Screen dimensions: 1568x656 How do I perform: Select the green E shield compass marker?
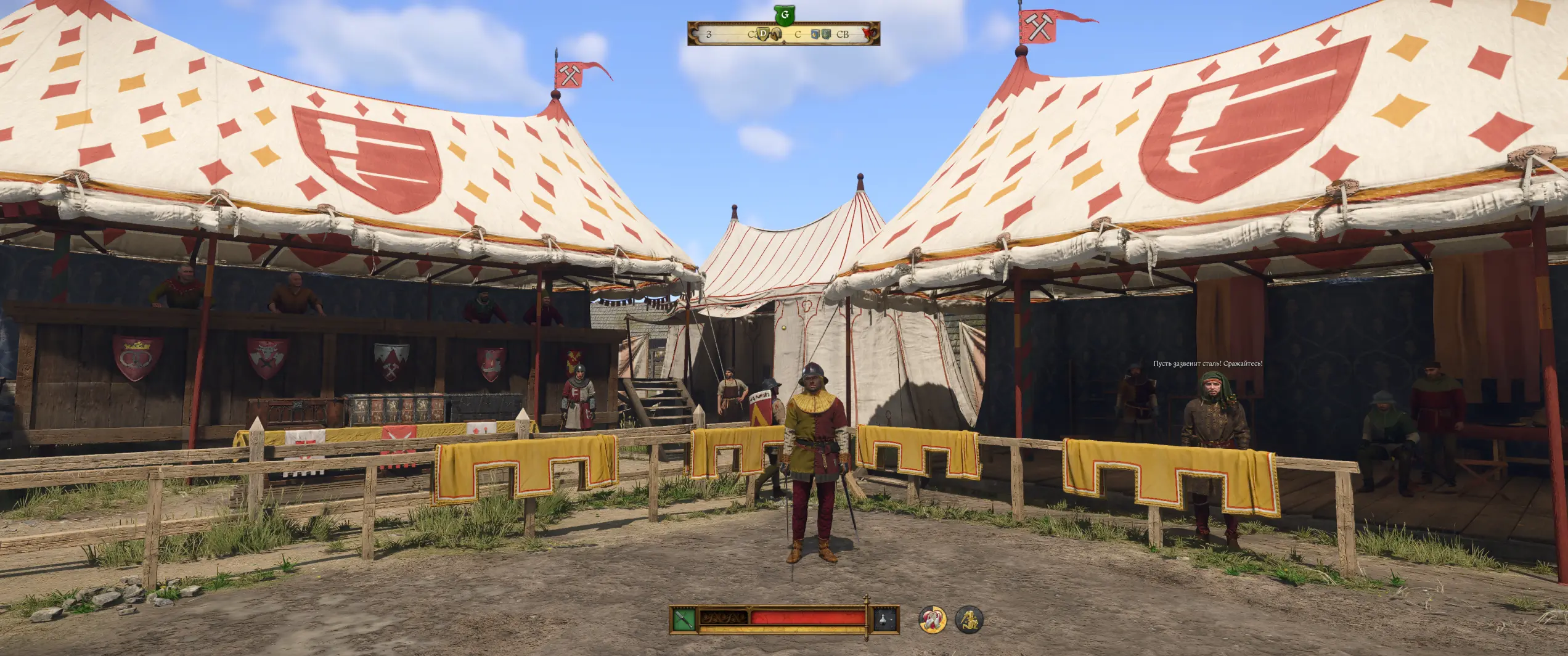(826, 34)
